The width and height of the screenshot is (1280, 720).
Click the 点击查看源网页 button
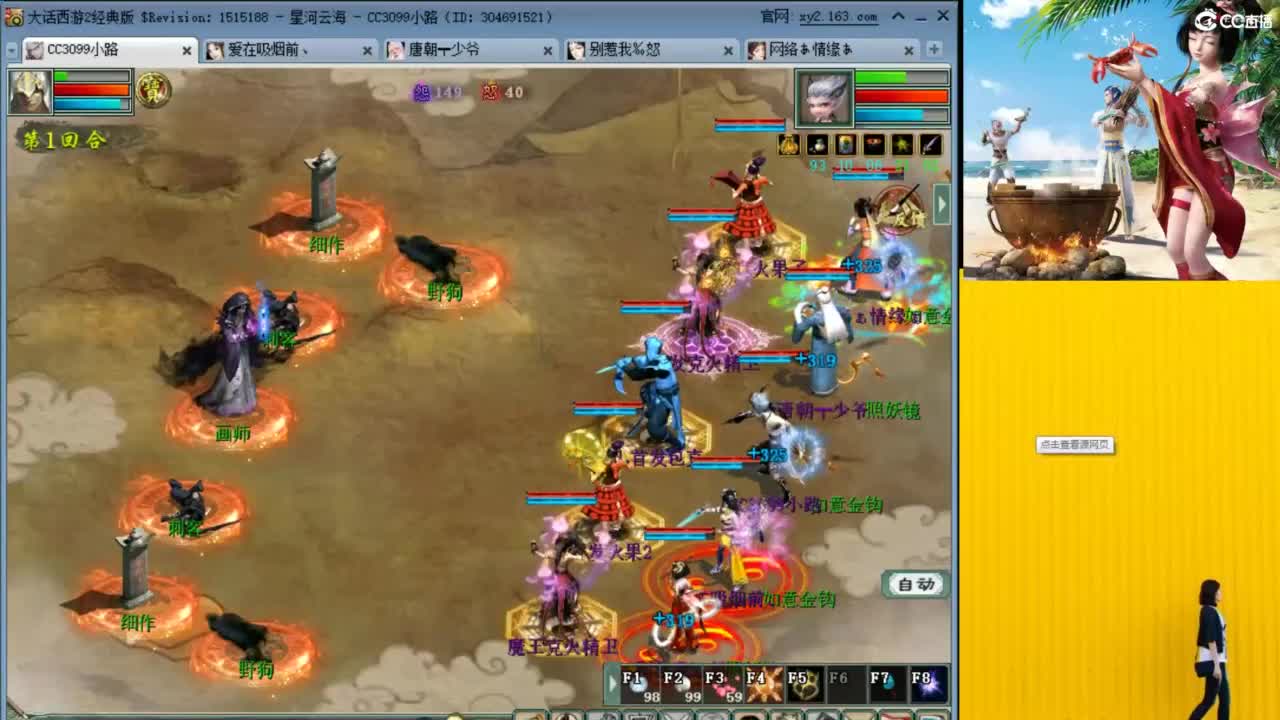pos(1076,447)
